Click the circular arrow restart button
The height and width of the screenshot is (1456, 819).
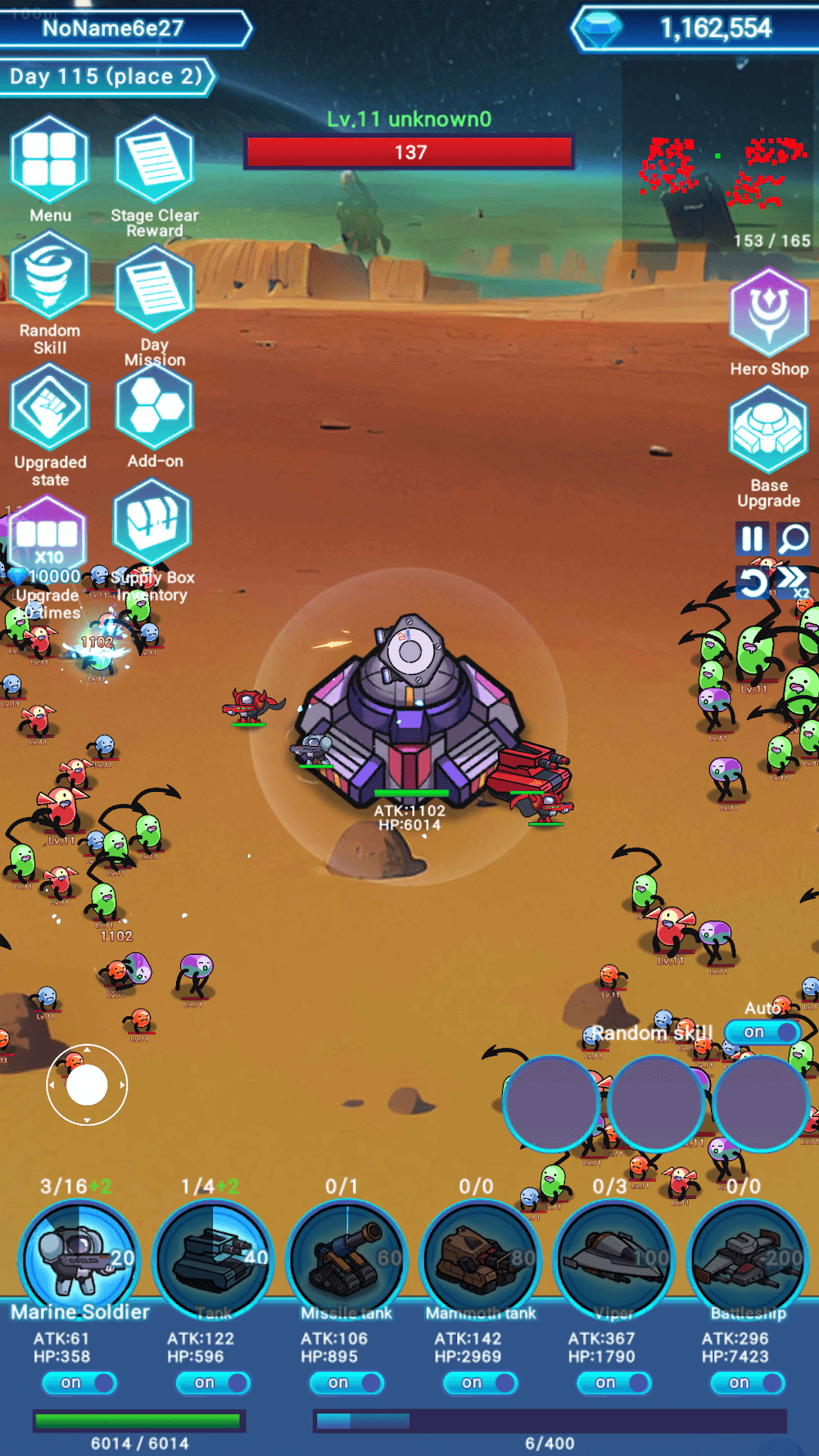click(752, 582)
